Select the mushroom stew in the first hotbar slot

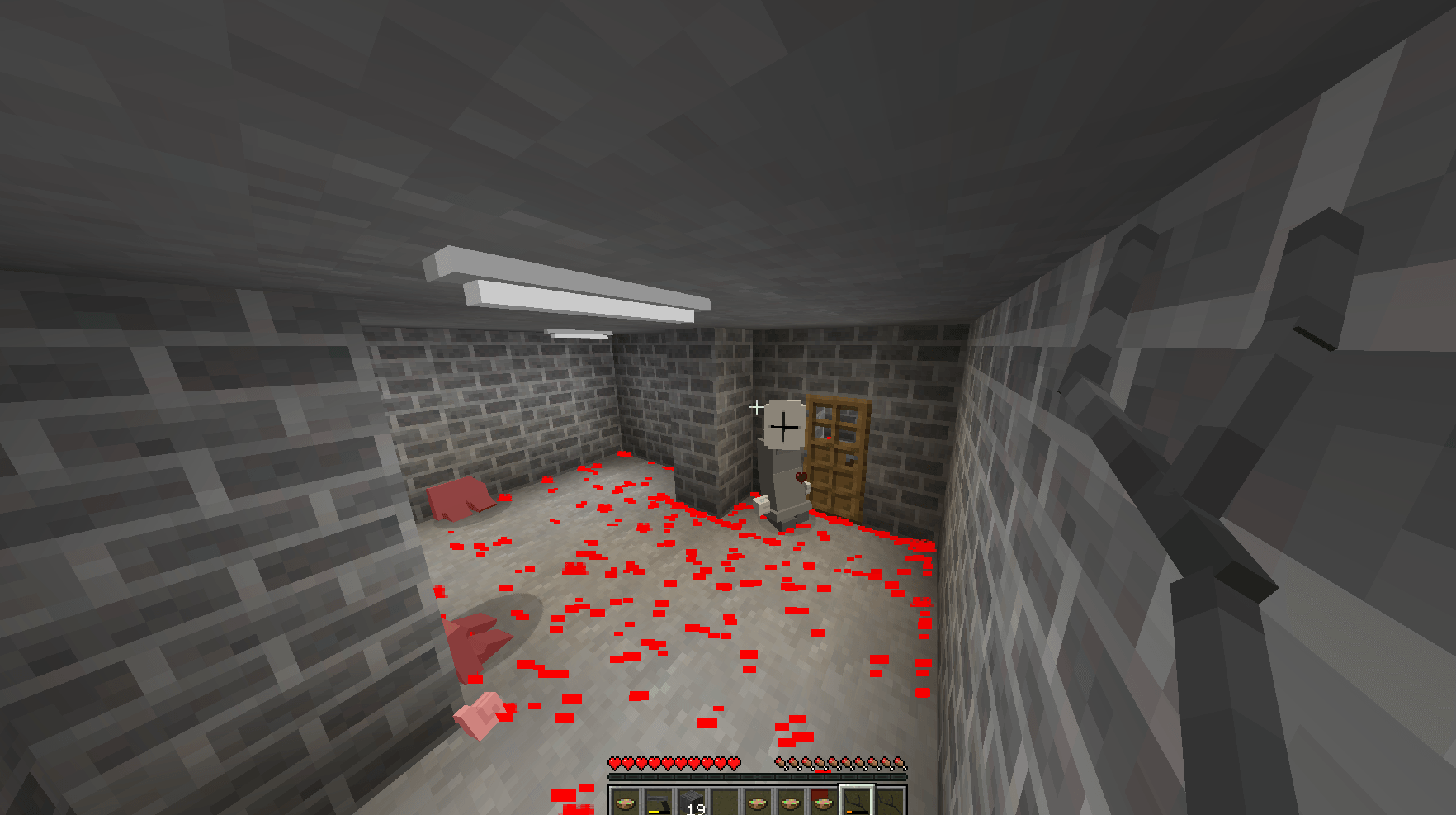pyautogui.click(x=624, y=803)
